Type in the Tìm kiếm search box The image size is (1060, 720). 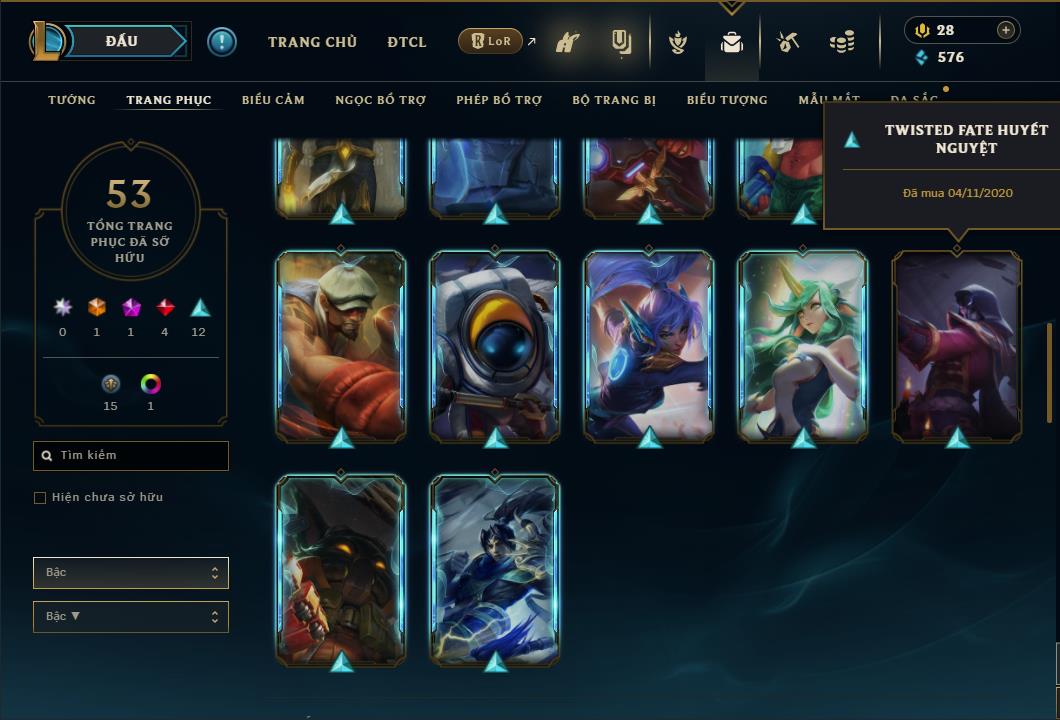[140, 456]
